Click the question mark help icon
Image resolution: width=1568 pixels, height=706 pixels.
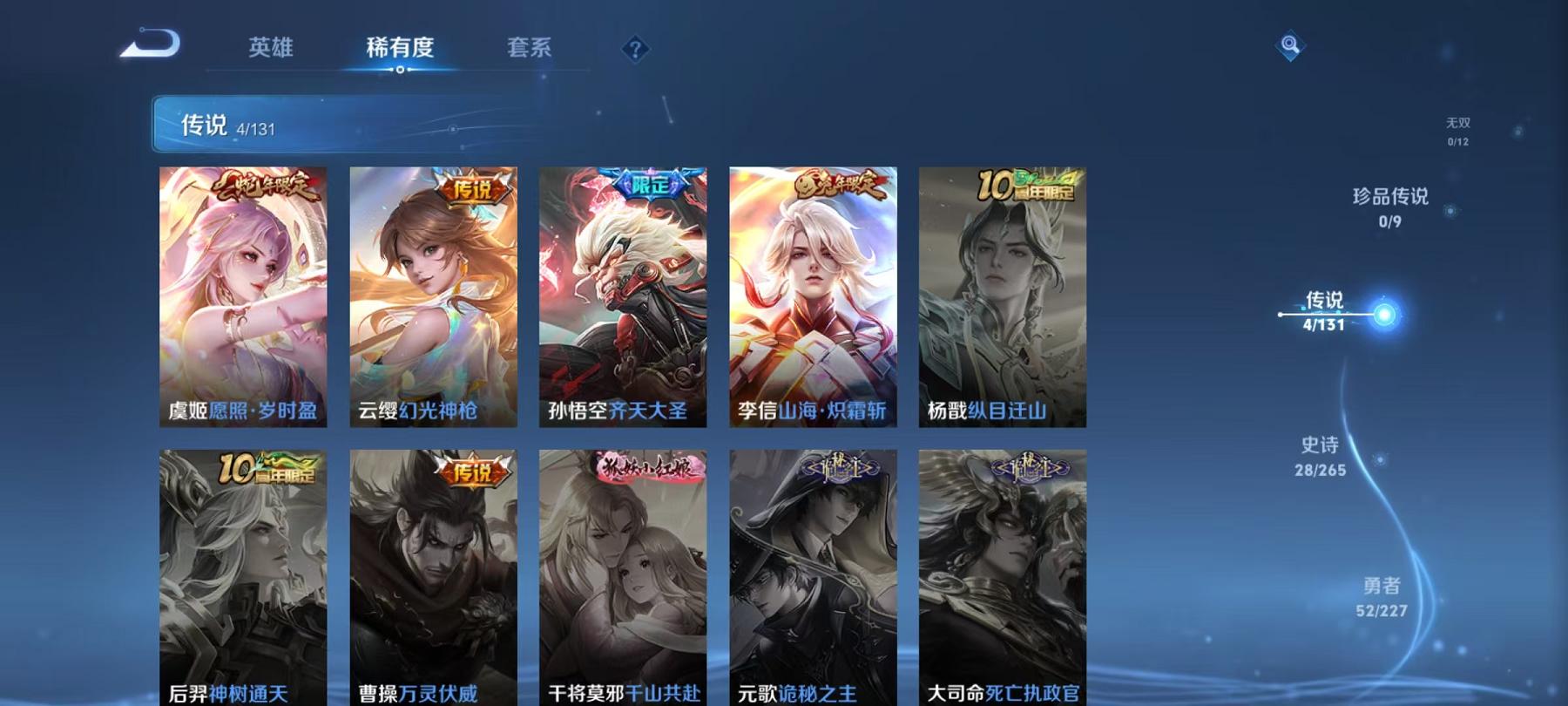(635, 49)
